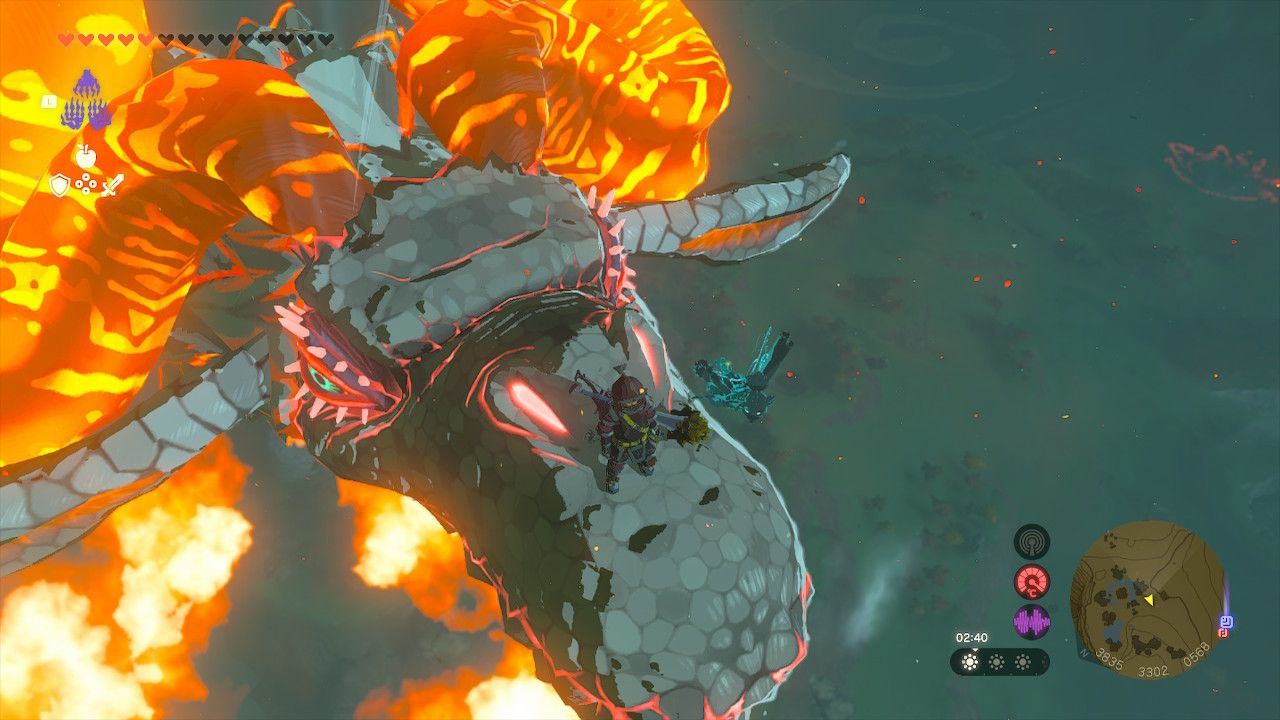
Task: Open the red temperature gauge indicator
Action: [x=1031, y=583]
